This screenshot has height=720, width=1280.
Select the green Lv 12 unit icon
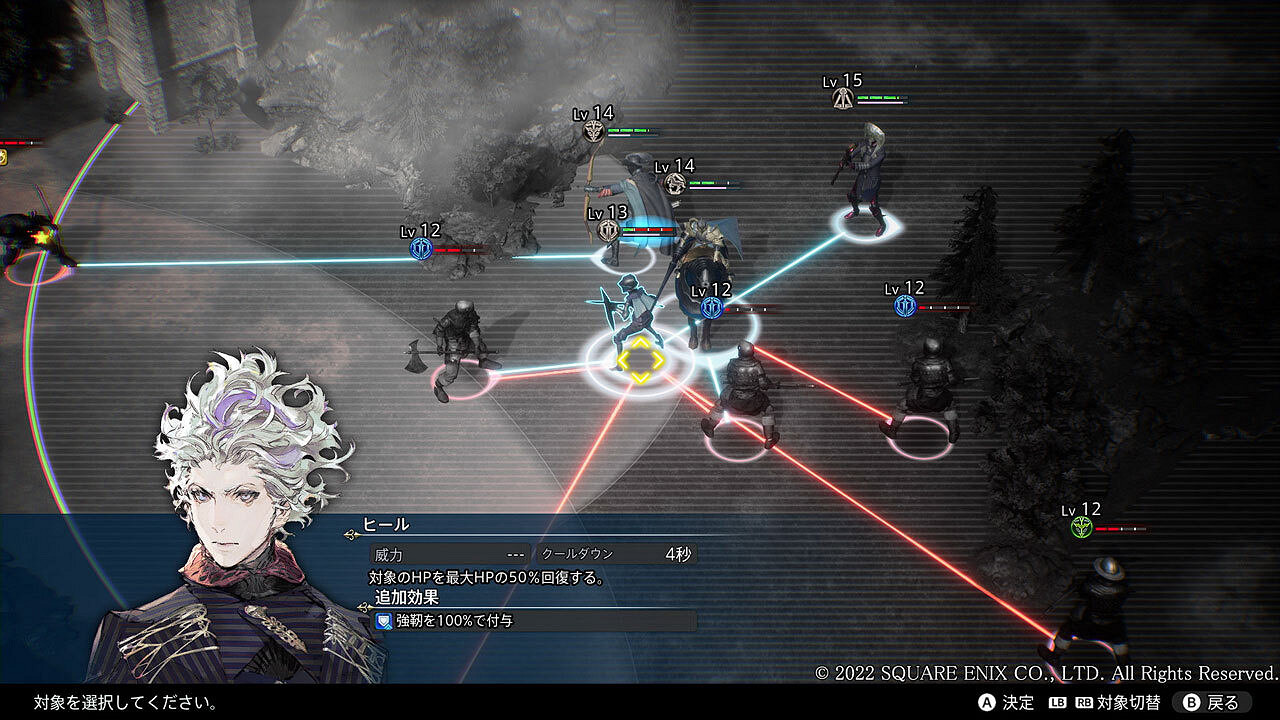point(1081,528)
